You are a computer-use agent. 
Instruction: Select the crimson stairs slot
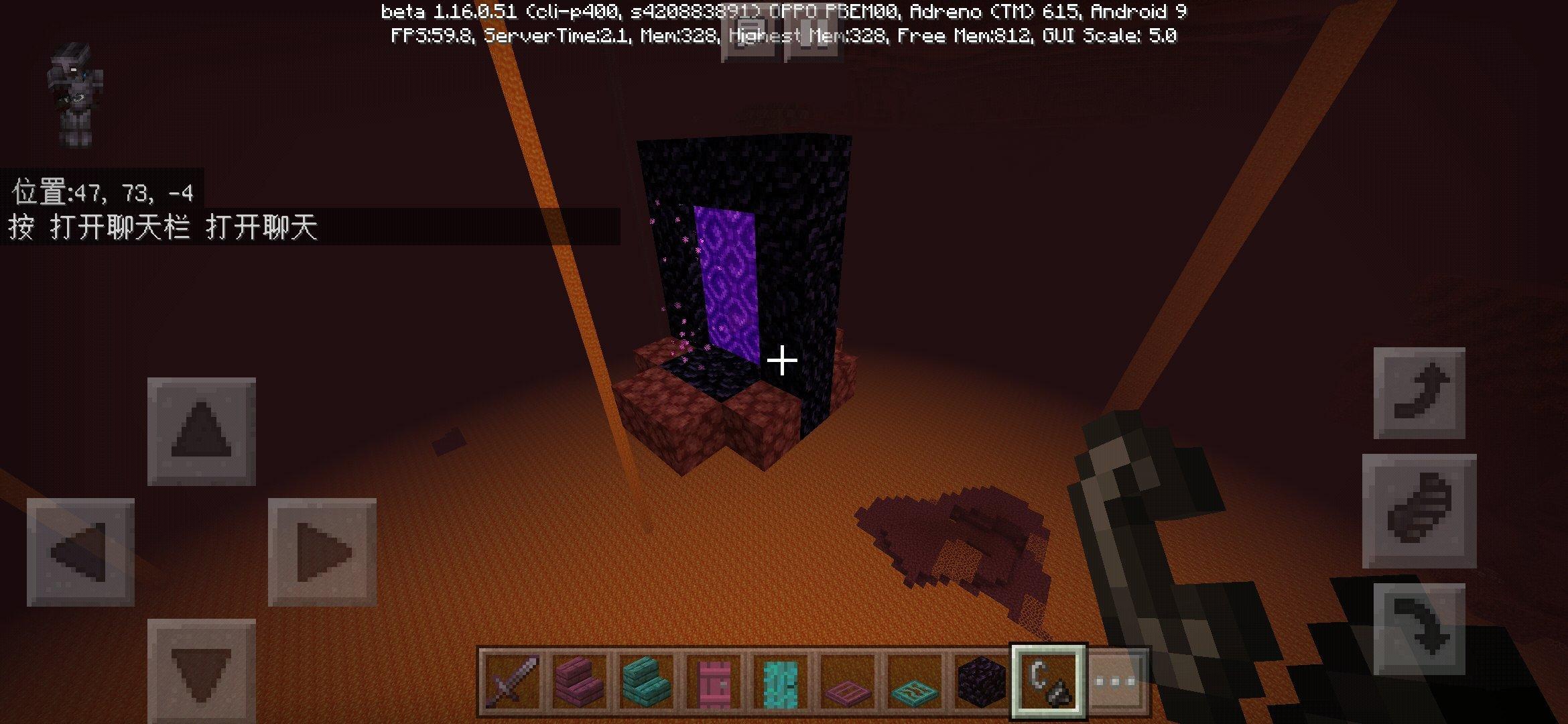coord(579,682)
